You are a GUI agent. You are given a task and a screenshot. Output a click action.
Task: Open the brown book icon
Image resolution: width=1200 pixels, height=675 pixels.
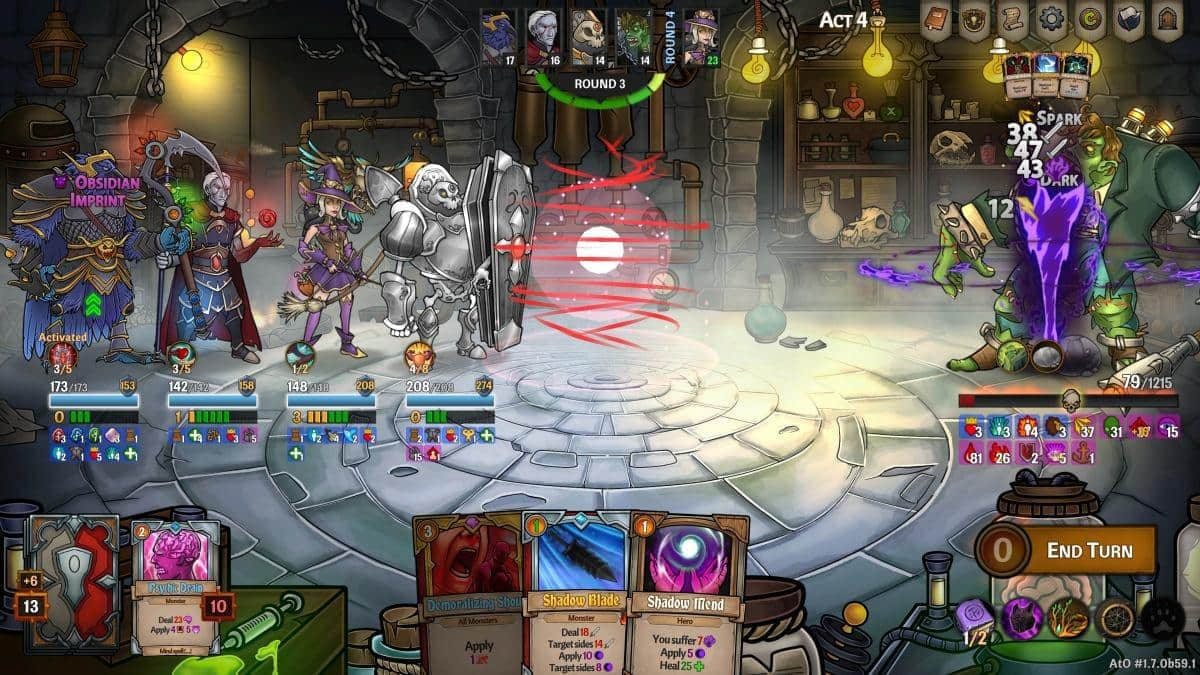point(937,19)
